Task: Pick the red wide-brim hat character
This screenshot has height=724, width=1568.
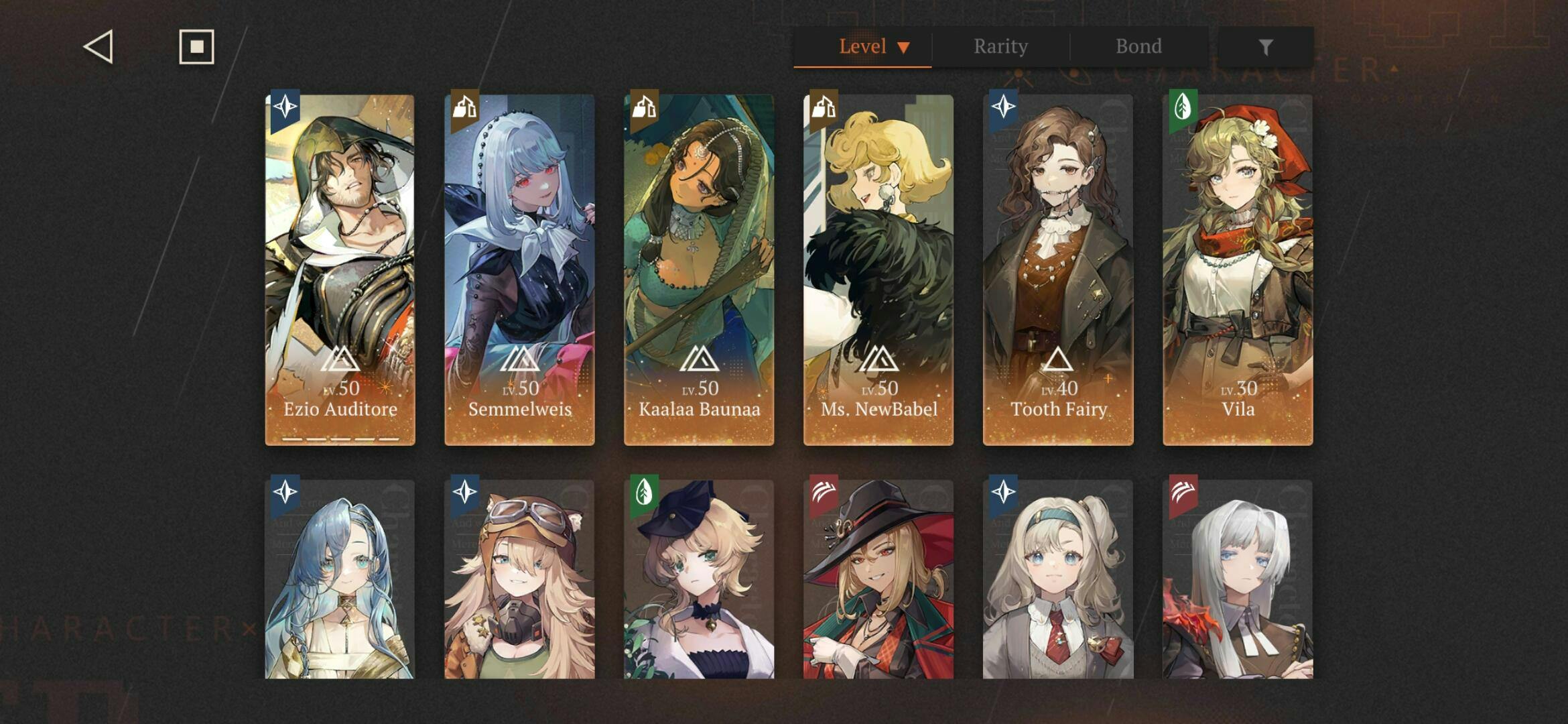Action: tap(878, 580)
